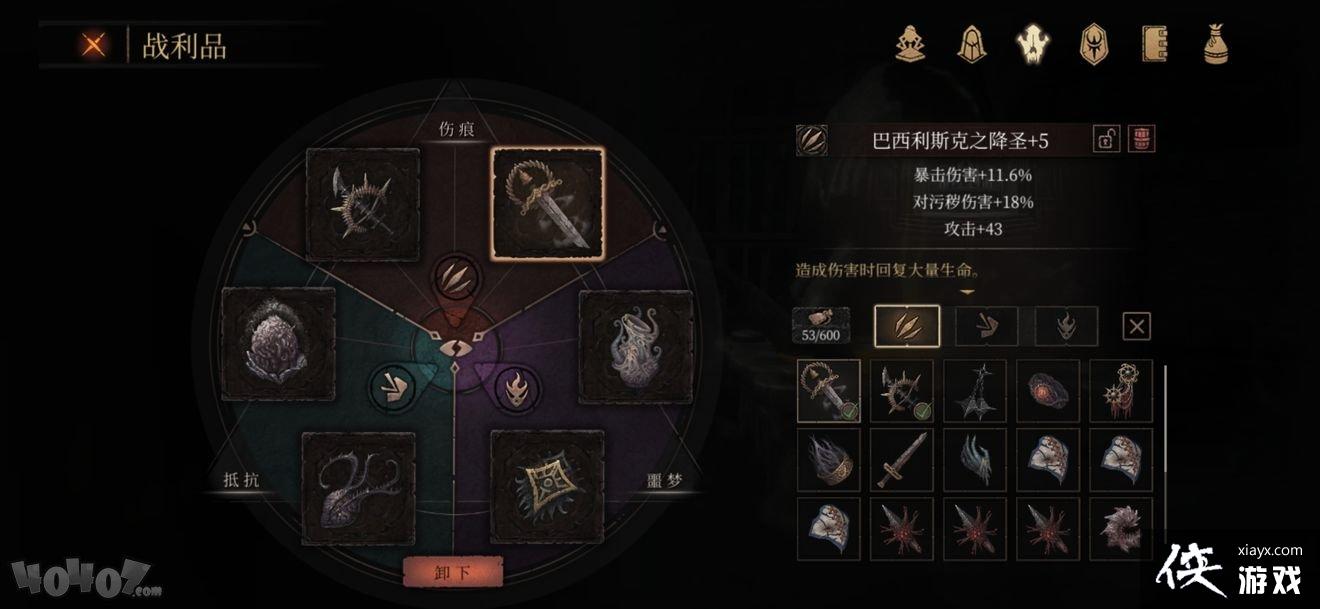The width and height of the screenshot is (1320, 609).
Task: Open the beast skull tab in the top bar
Action: pyautogui.click(x=1031, y=43)
